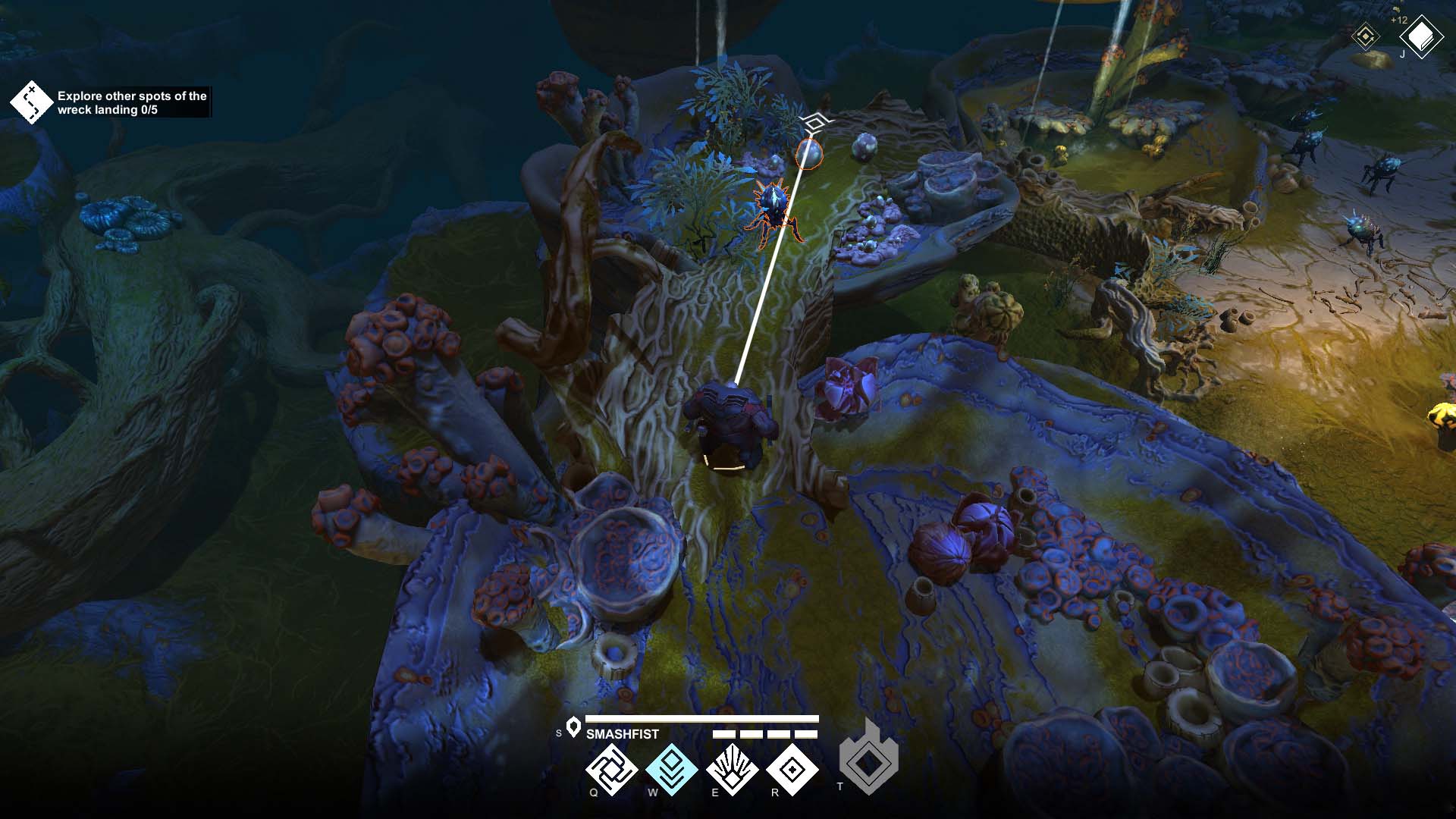The height and width of the screenshot is (819, 1456).
Task: Select the SMASHFIST name label
Action: click(x=623, y=733)
